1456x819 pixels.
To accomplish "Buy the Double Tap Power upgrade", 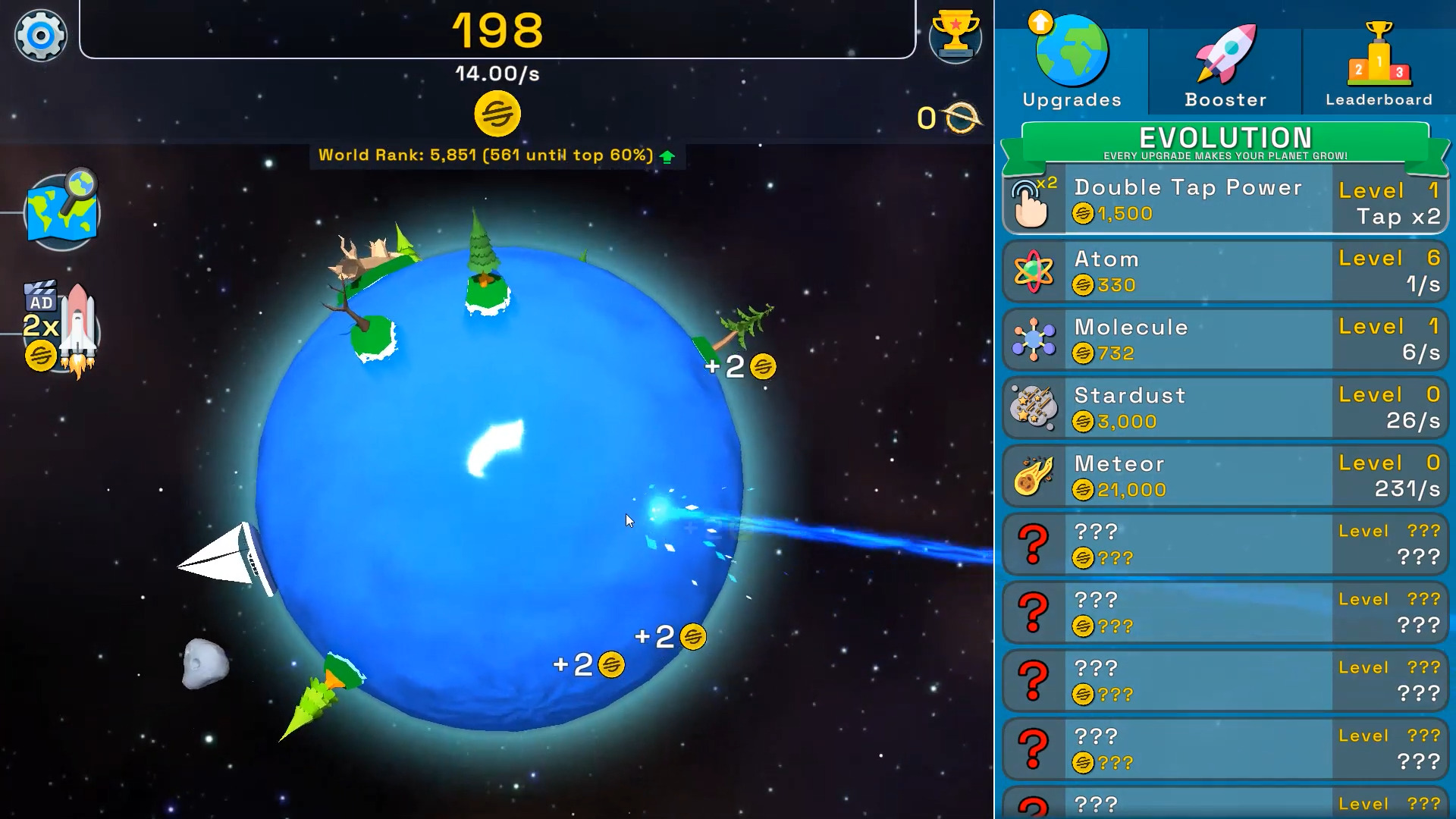I will pos(1225,201).
